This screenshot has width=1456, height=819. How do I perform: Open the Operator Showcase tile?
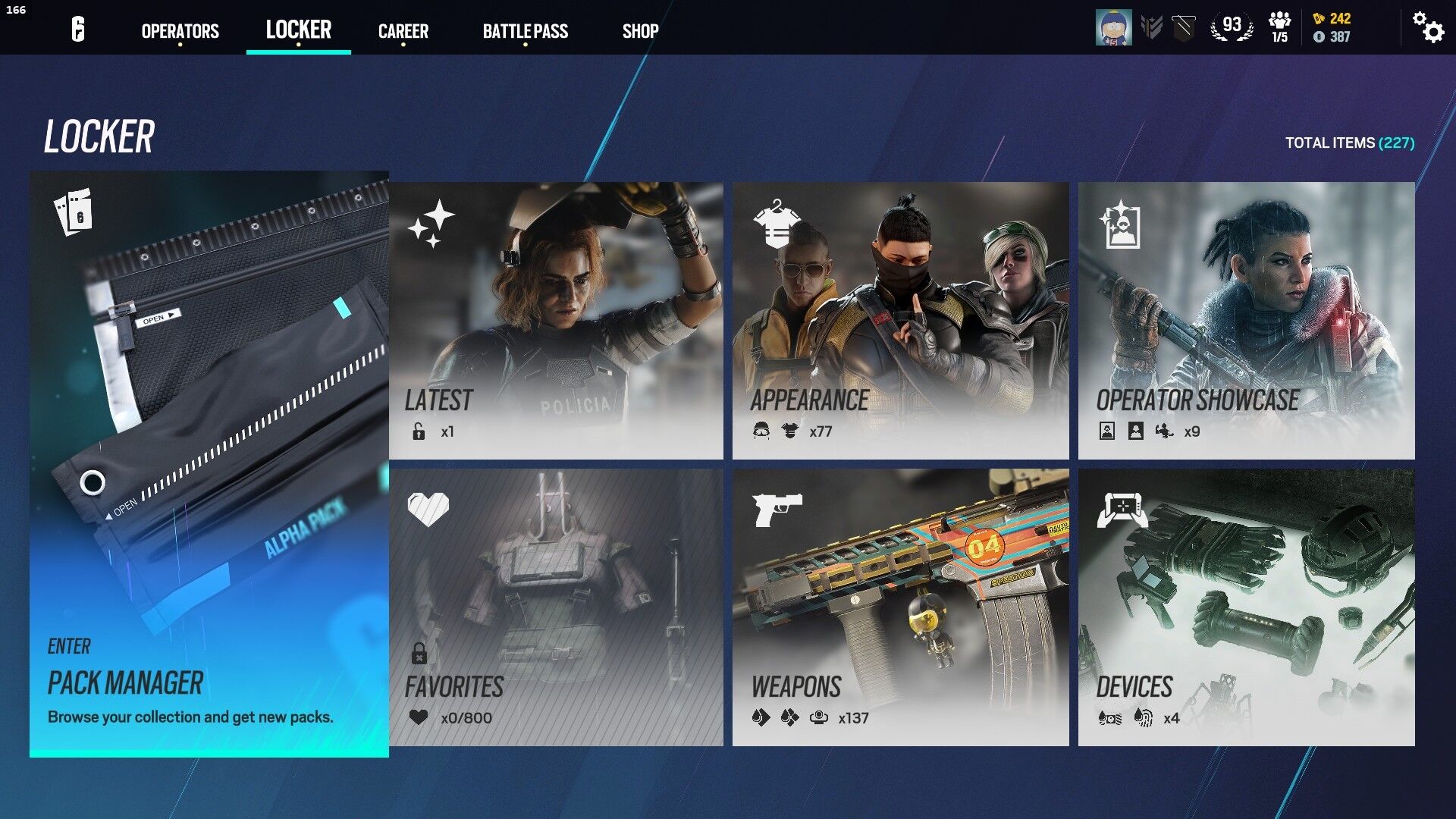coord(1246,320)
